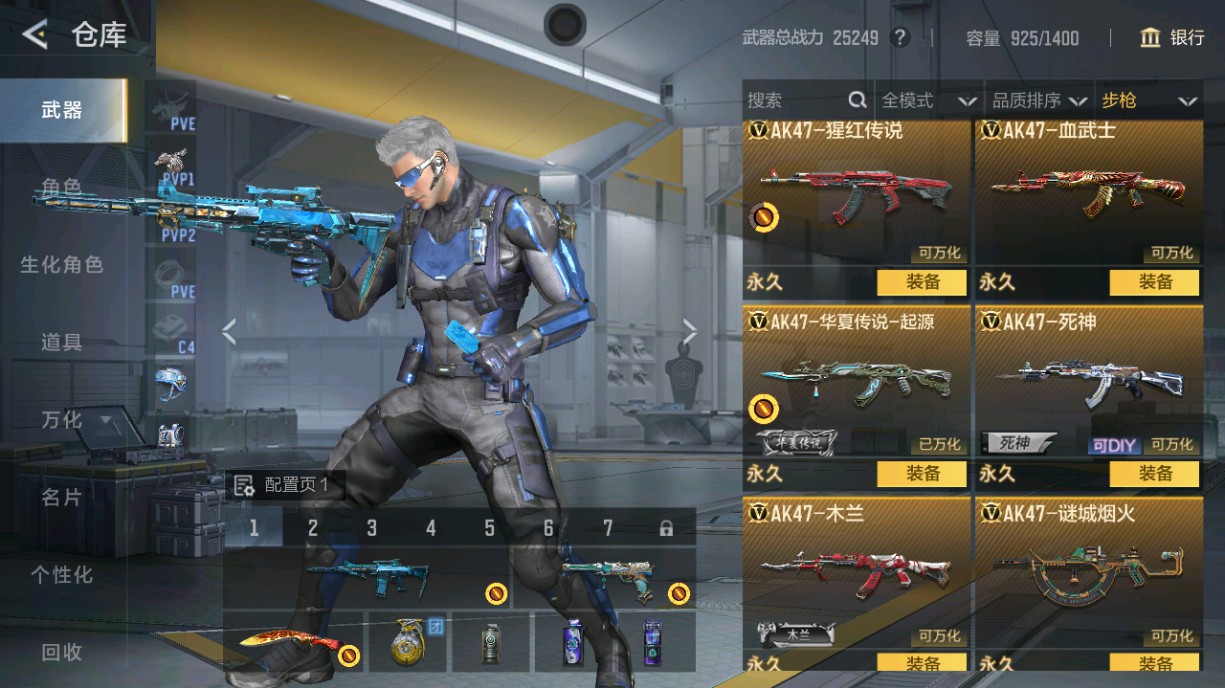Image resolution: width=1225 pixels, height=688 pixels.
Task: Equip the AK47-死神
Action: tap(1154, 473)
